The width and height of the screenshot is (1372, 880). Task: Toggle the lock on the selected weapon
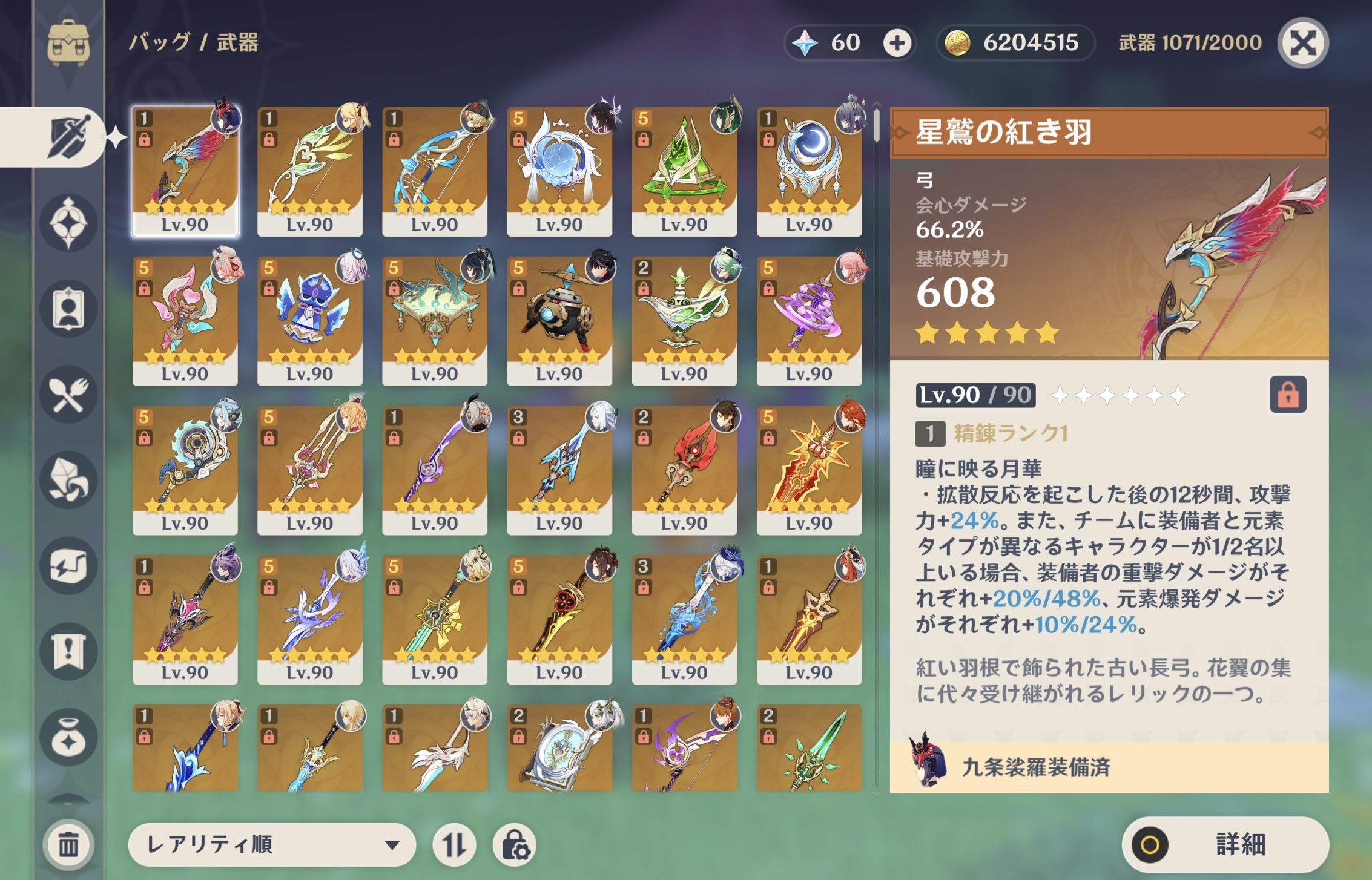(x=1288, y=395)
